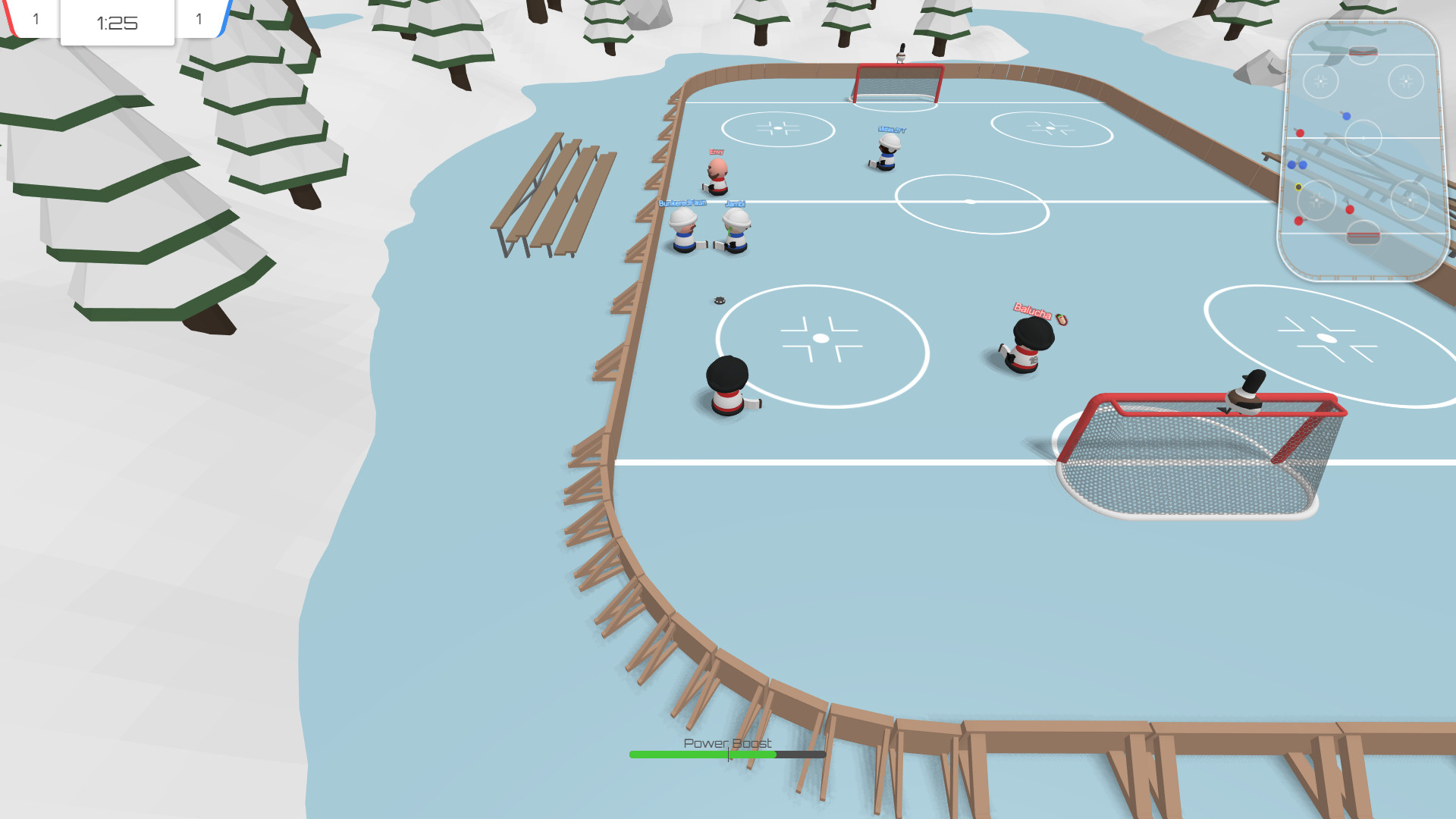Viewport: 1456px width, 819px height.
Task: Click the blue team dot near minimap center
Action: [x=1346, y=116]
